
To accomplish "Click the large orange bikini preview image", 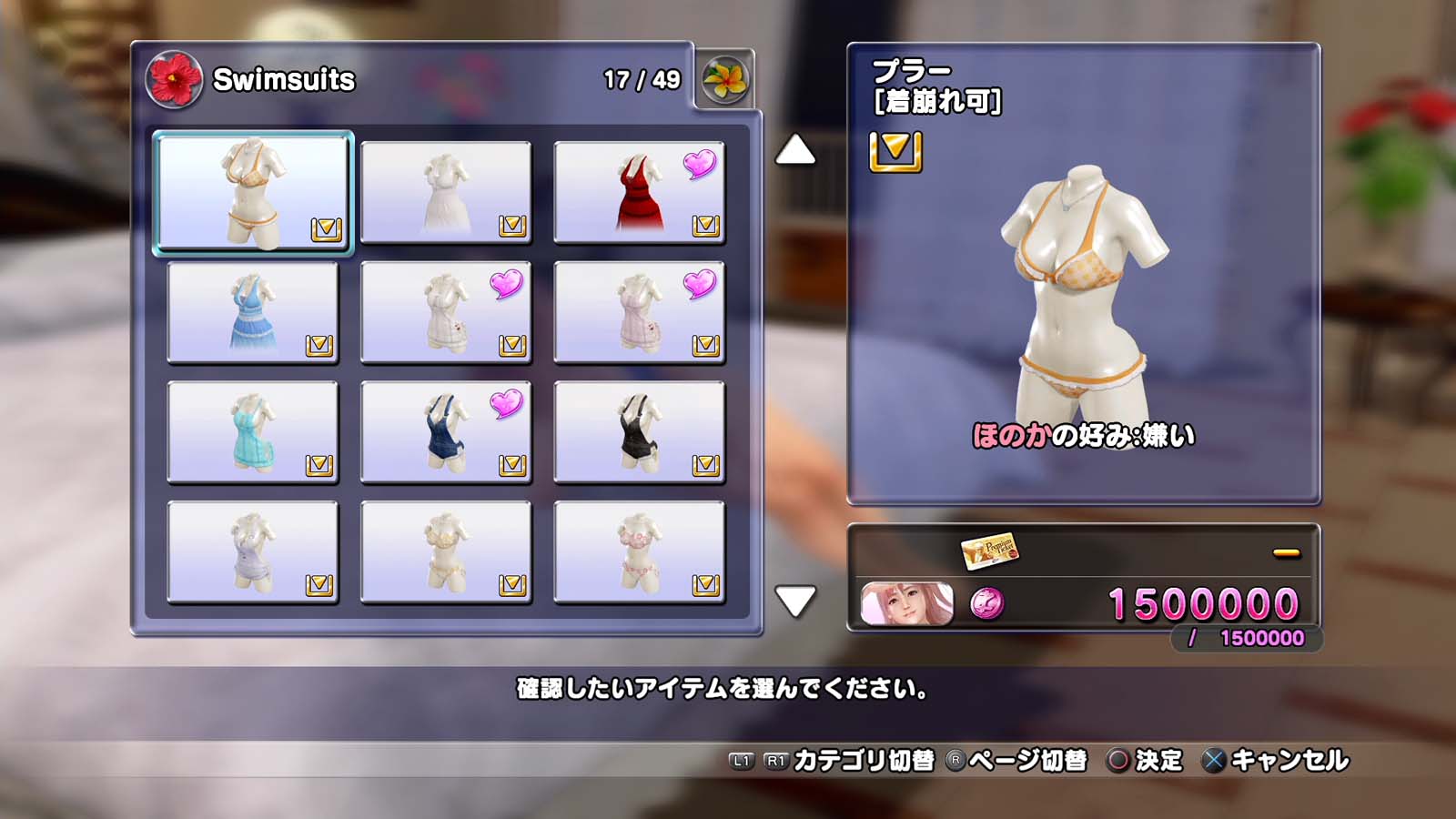I will 1083,291.
